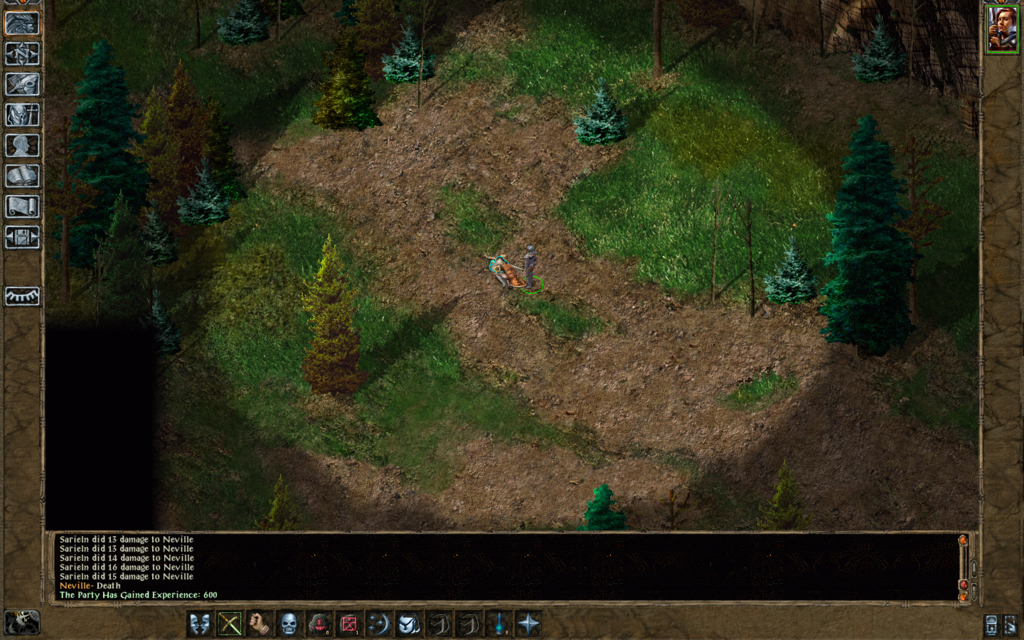Select the party member portrait
This screenshot has width=1024, height=640.
click(1001, 28)
